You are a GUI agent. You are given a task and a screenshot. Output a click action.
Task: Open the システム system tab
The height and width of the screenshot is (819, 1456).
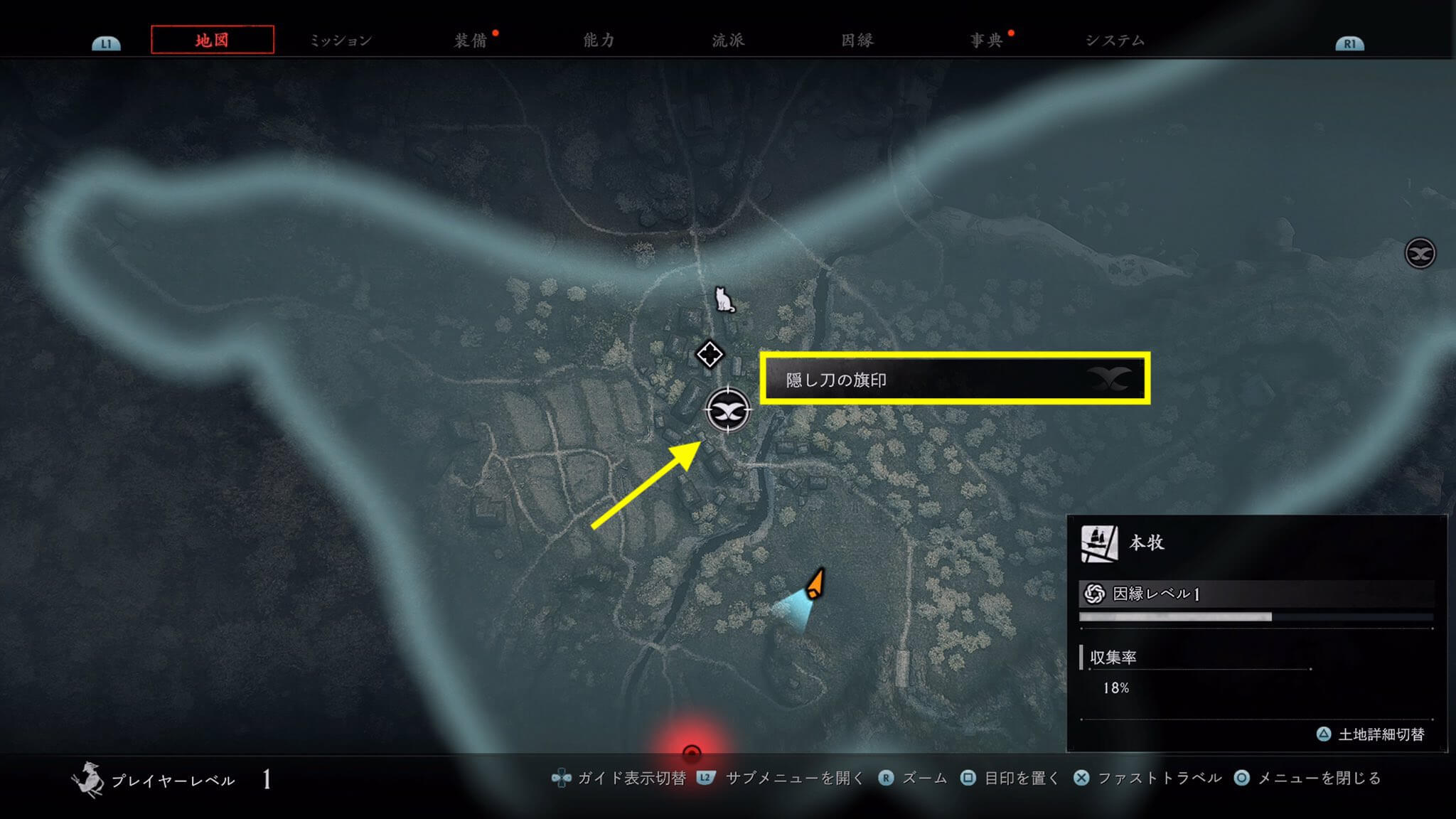click(x=1115, y=41)
